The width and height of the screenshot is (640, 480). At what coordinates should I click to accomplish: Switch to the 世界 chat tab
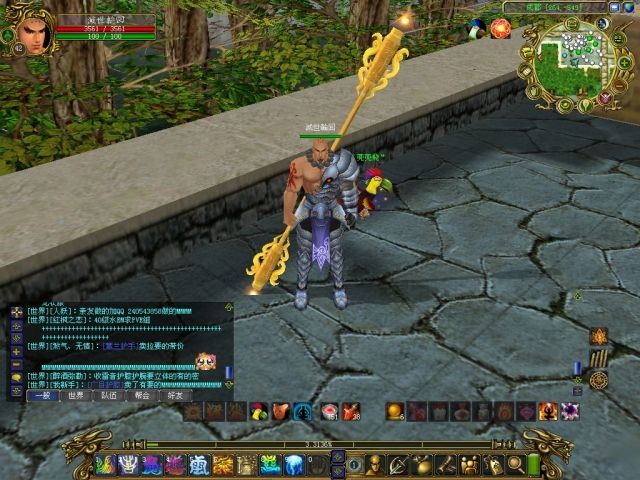click(x=76, y=395)
